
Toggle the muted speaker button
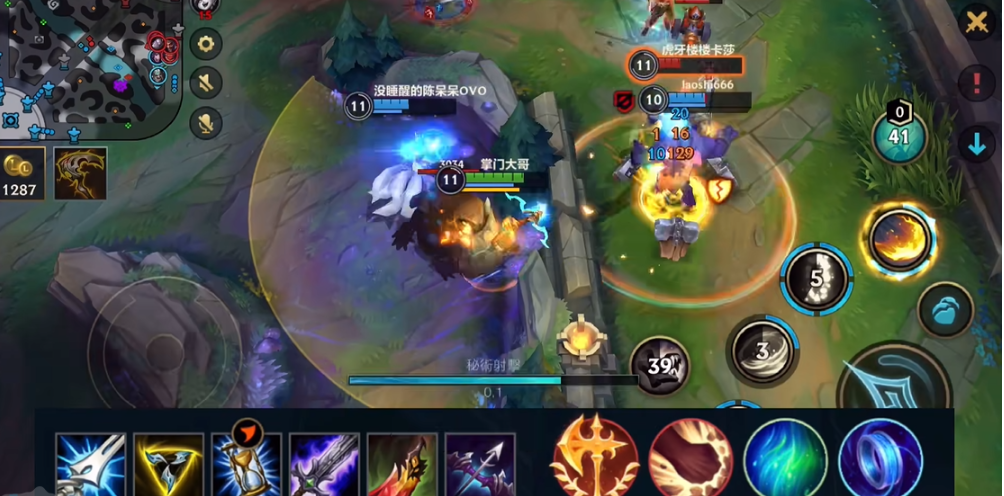pyautogui.click(x=206, y=82)
